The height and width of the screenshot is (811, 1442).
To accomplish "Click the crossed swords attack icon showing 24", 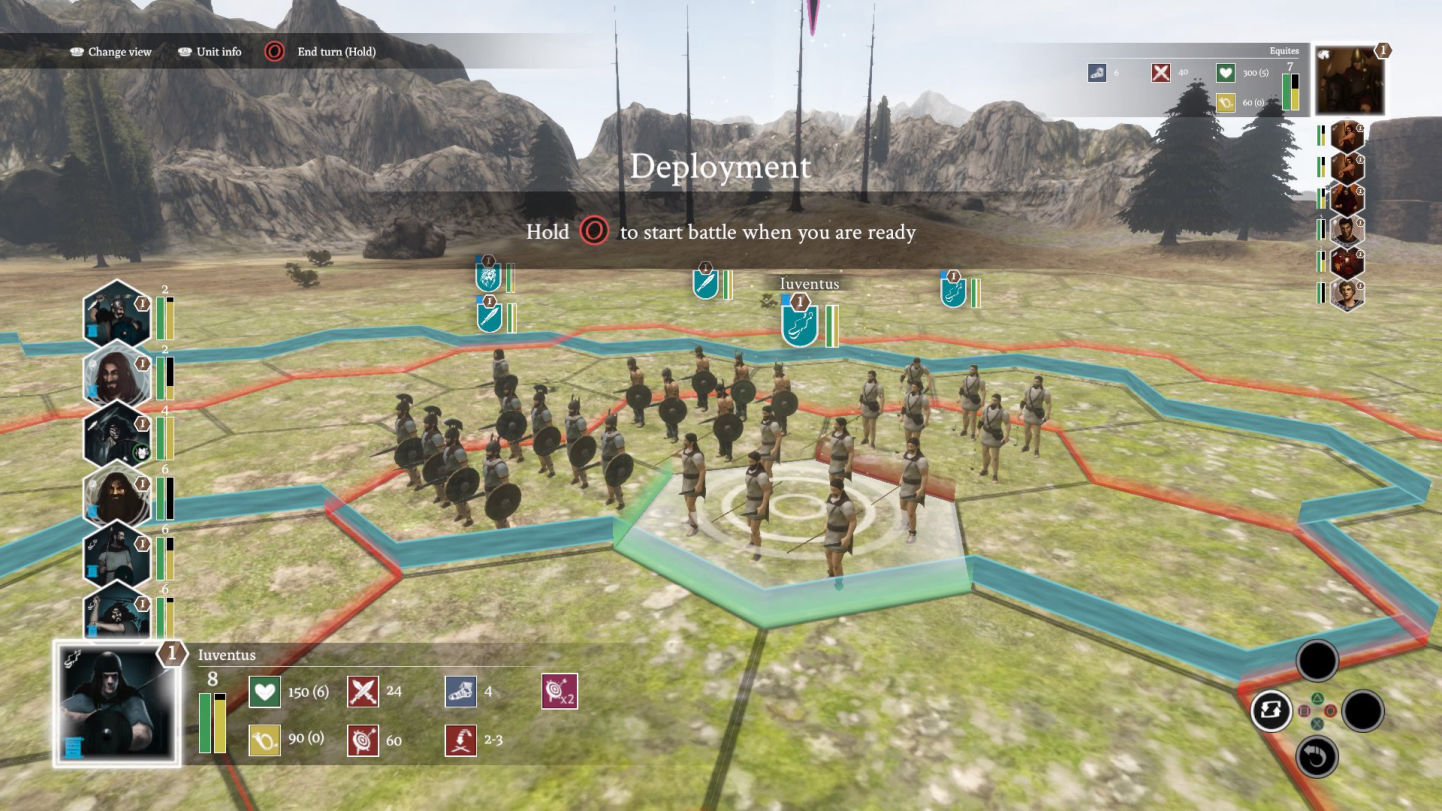I will point(363,692).
